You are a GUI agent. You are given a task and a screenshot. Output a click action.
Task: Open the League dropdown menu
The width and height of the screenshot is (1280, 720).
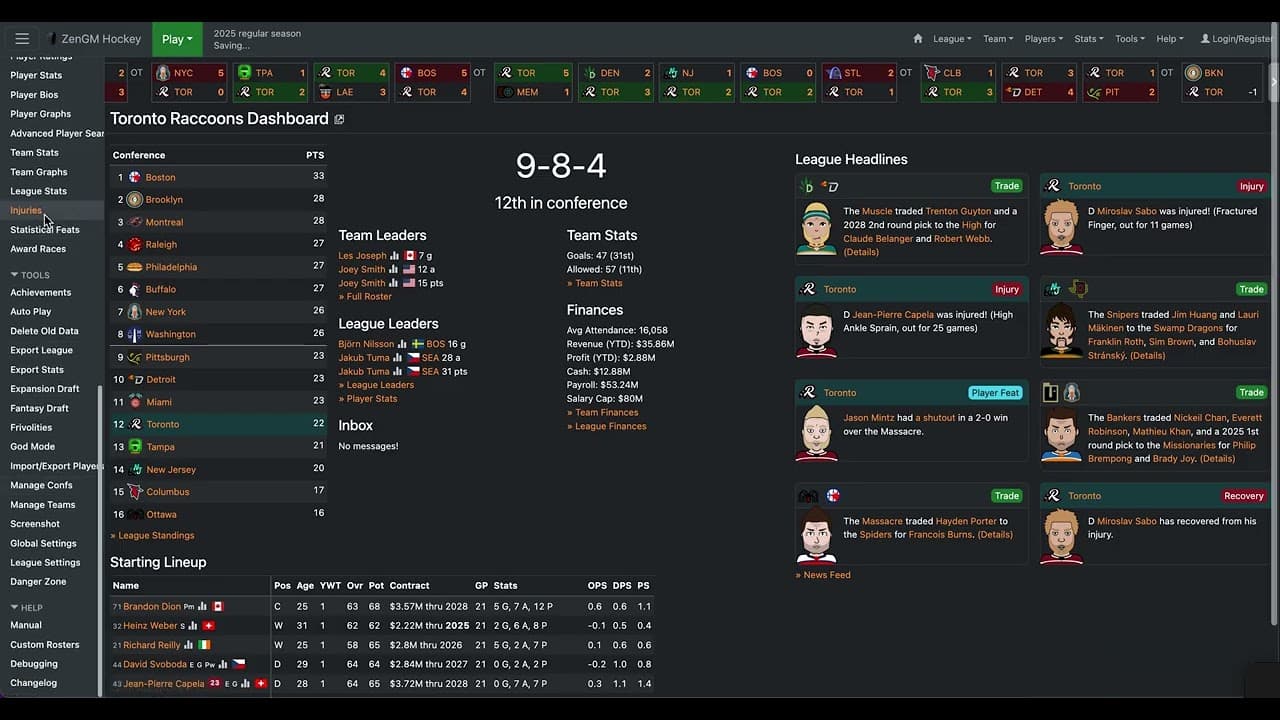pos(950,39)
